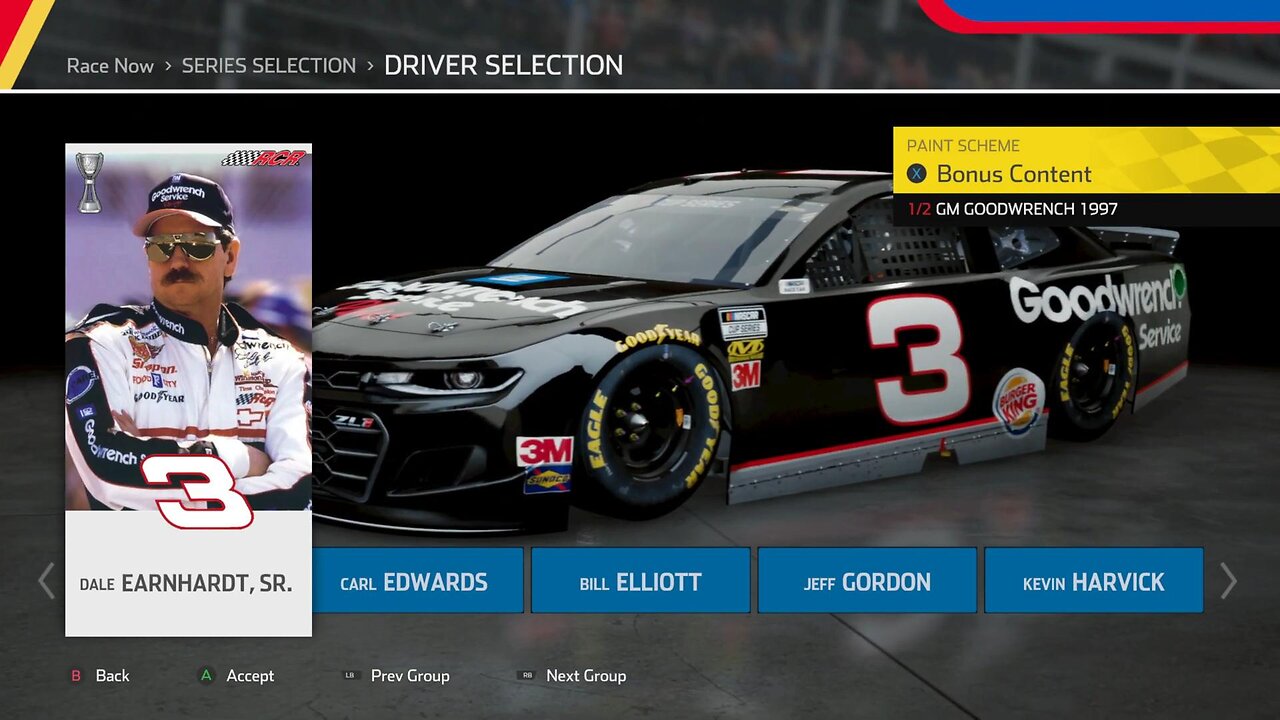Click the trophy icon on the driver card
1280x720 pixels.
[89, 182]
